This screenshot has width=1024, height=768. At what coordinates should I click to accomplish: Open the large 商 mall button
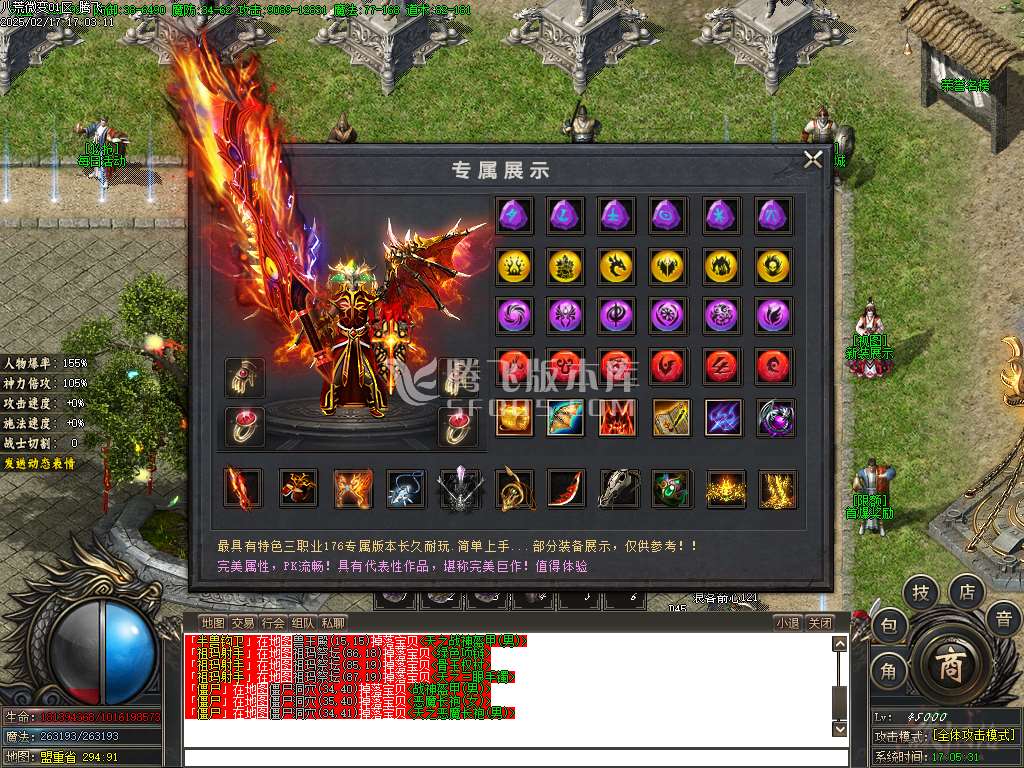tap(949, 667)
